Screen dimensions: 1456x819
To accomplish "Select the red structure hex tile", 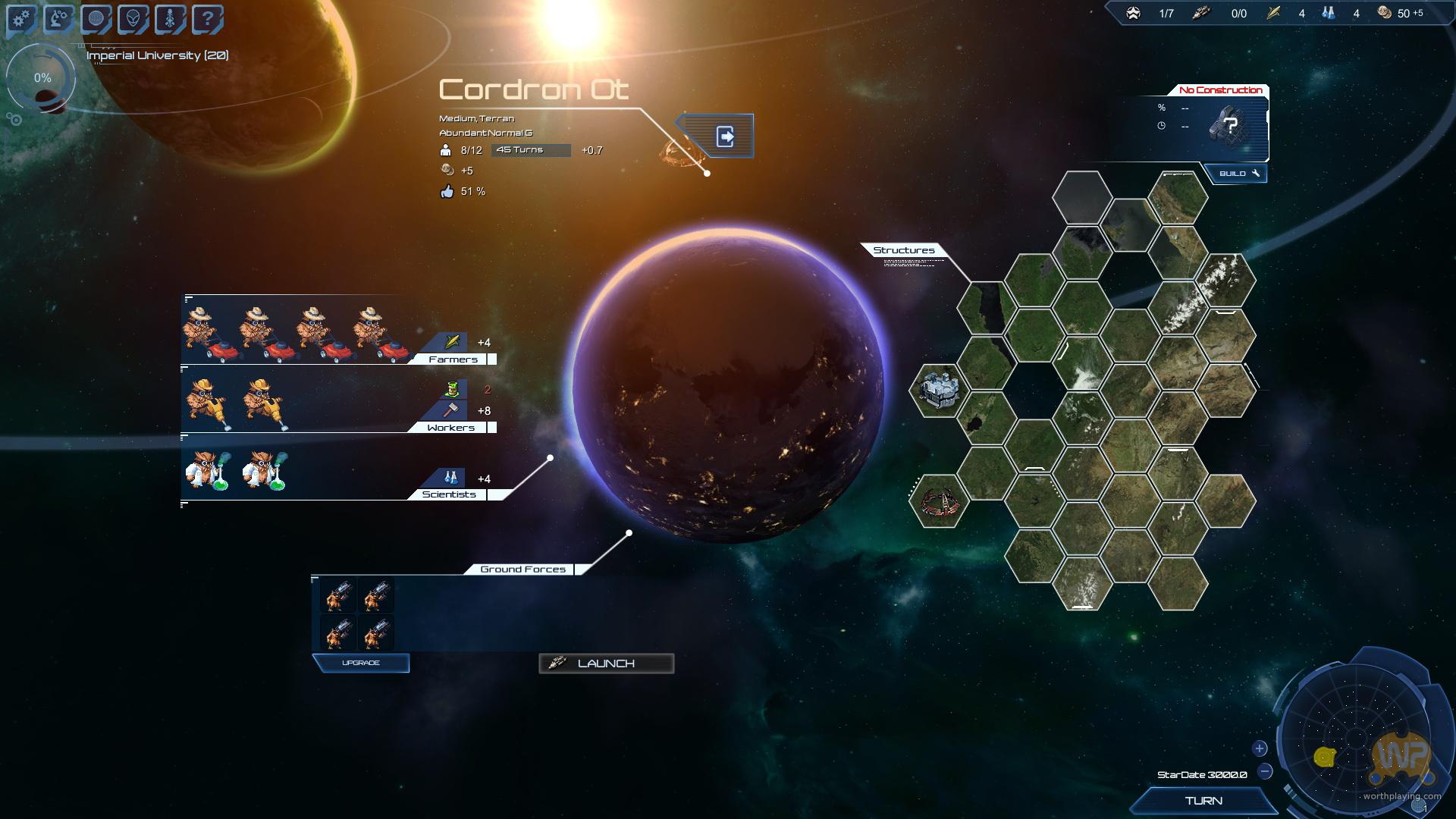I will 939,501.
